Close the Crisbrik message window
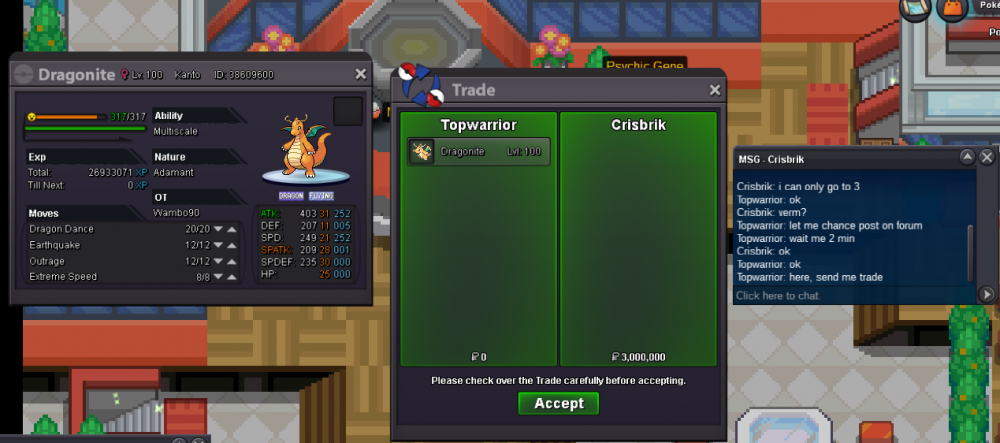 [x=987, y=158]
